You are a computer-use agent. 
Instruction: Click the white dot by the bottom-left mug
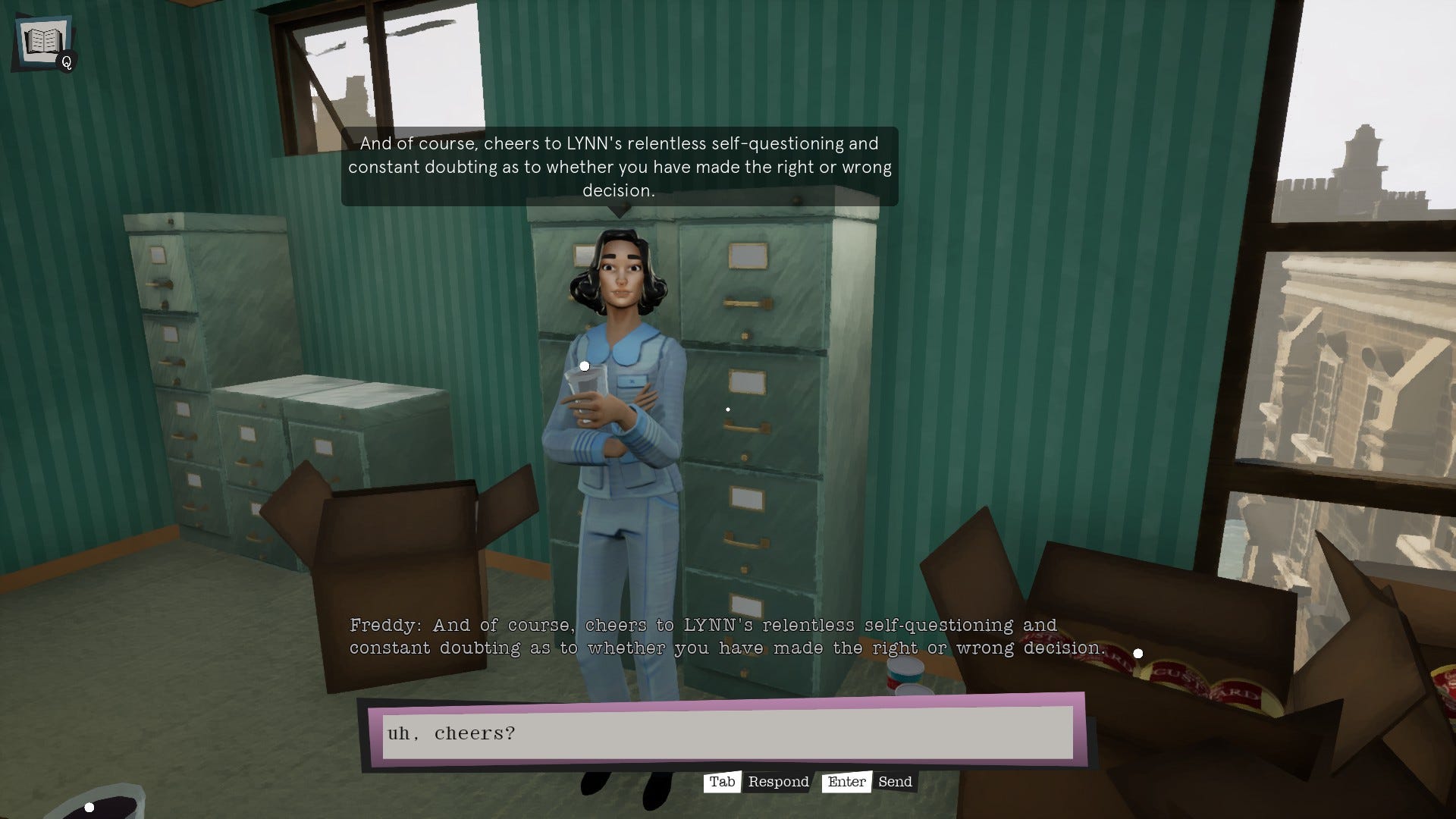coord(91,806)
